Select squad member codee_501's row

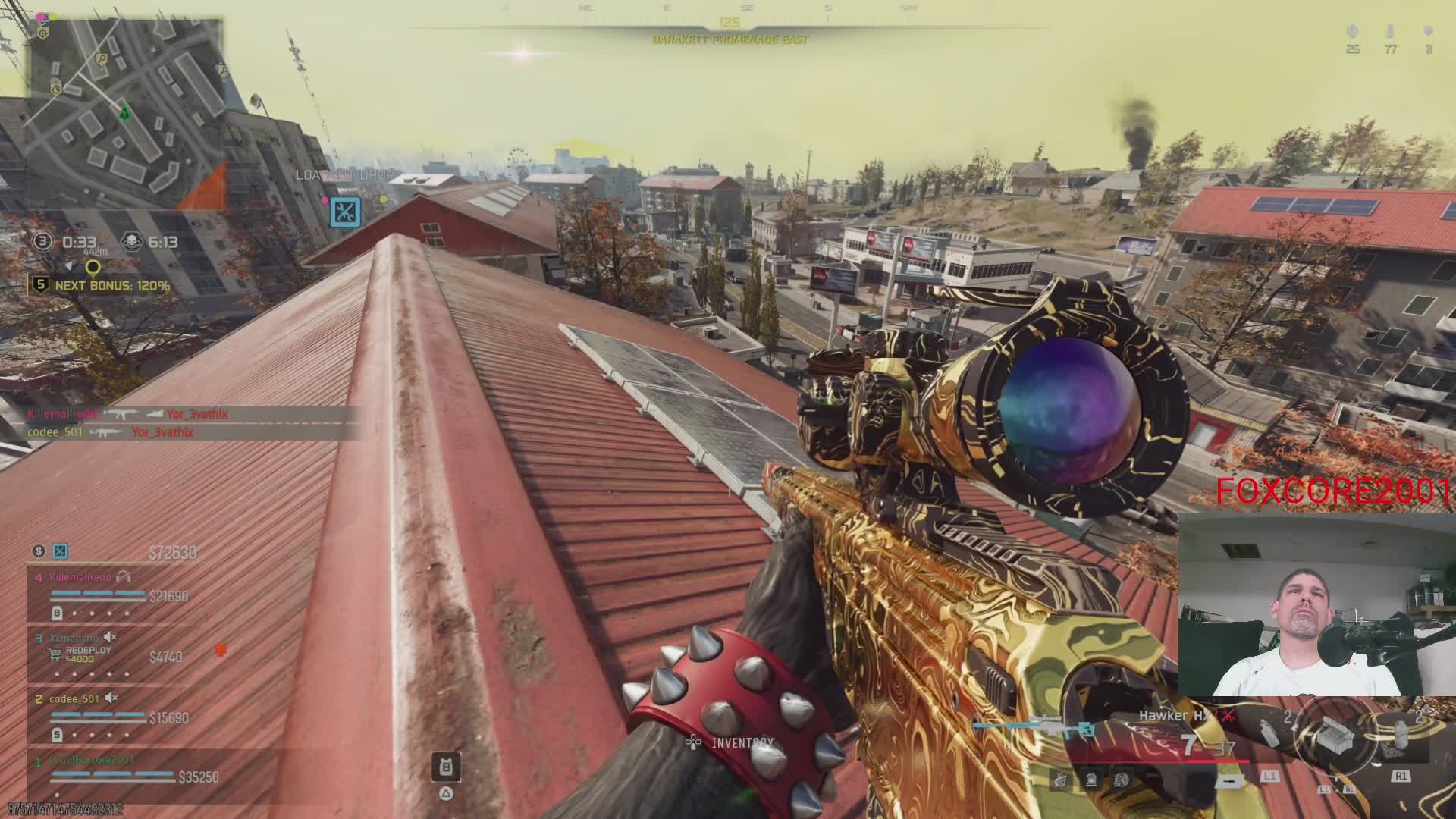tap(106, 716)
